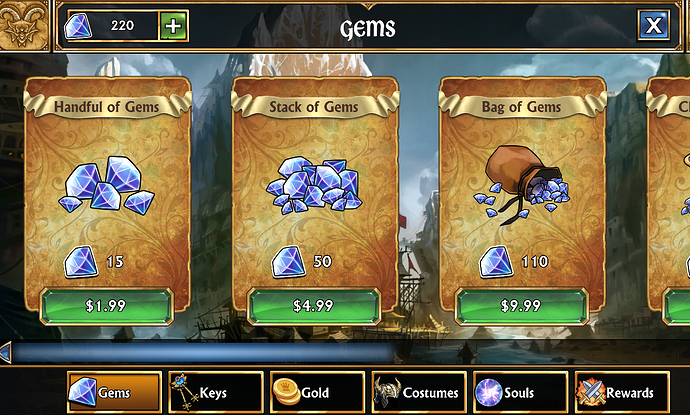Switch to the Keys tab
The height and width of the screenshot is (415, 690).
(x=215, y=393)
